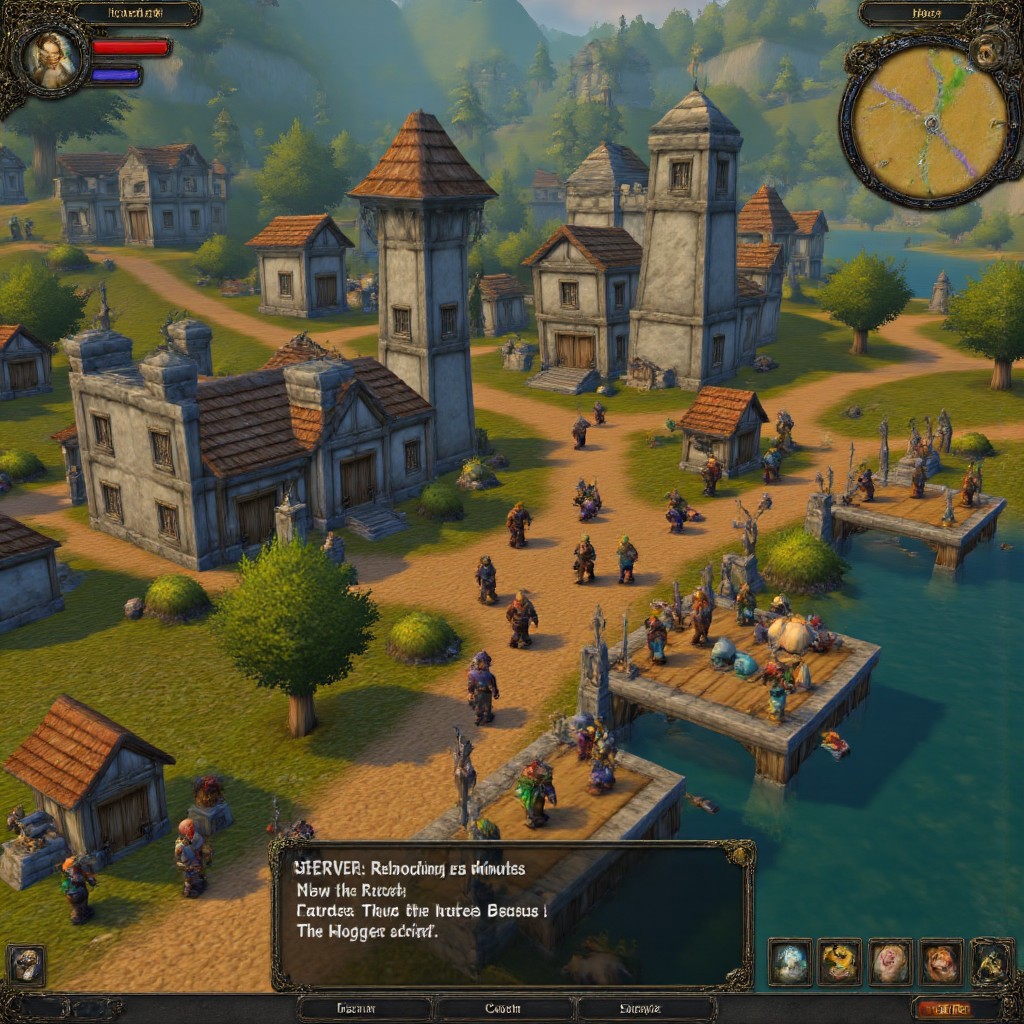Select the player character portrait
The height and width of the screenshot is (1024, 1024).
[50, 58]
